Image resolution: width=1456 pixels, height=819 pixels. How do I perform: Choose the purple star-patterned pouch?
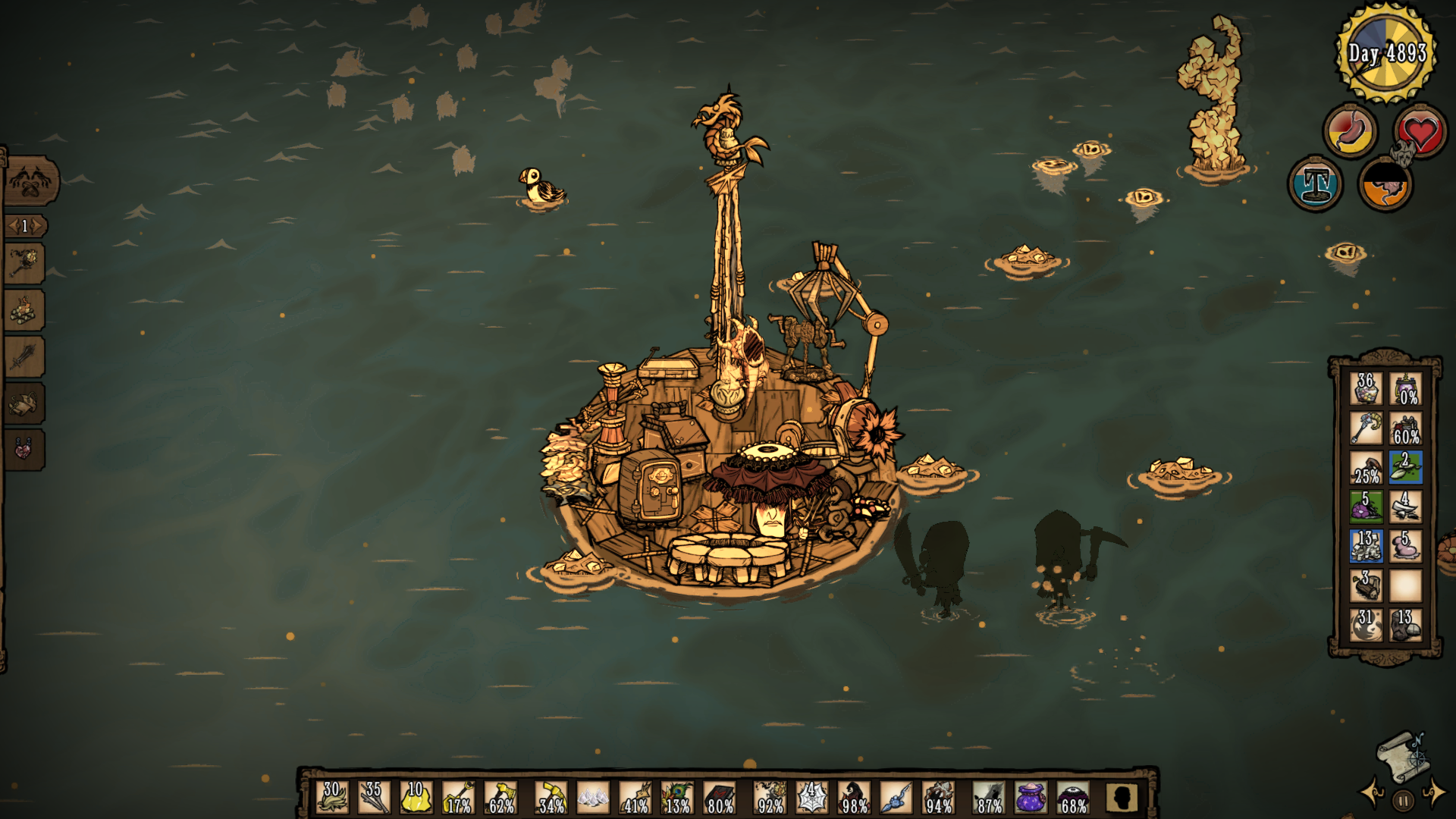1031,797
